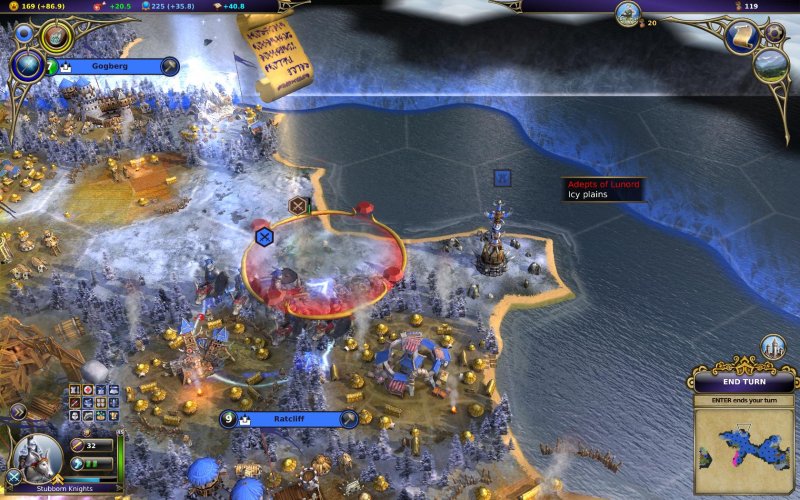800x500 pixels.
Task: Select the hero portrait in the top bar
Action: click(x=629, y=14)
